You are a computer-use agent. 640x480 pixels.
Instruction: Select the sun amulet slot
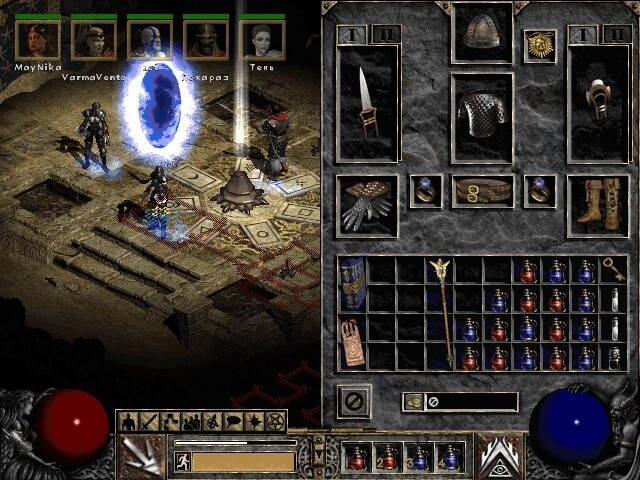point(540,45)
